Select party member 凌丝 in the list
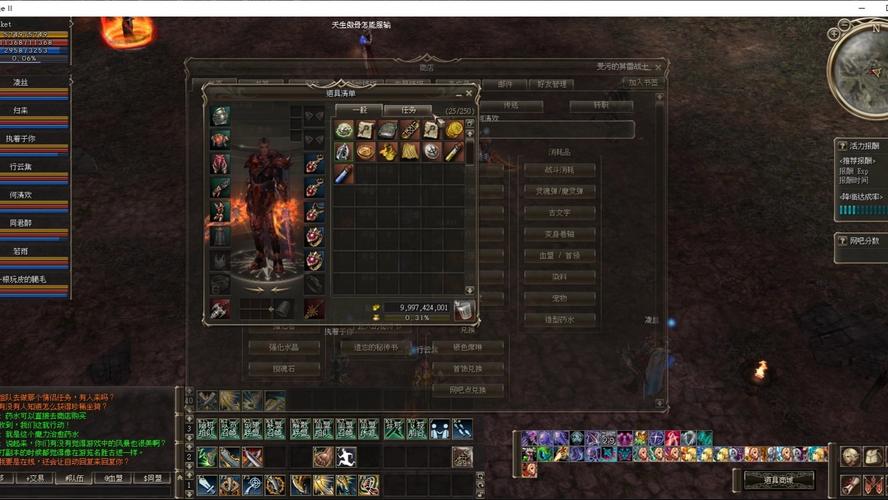 tap(22, 82)
